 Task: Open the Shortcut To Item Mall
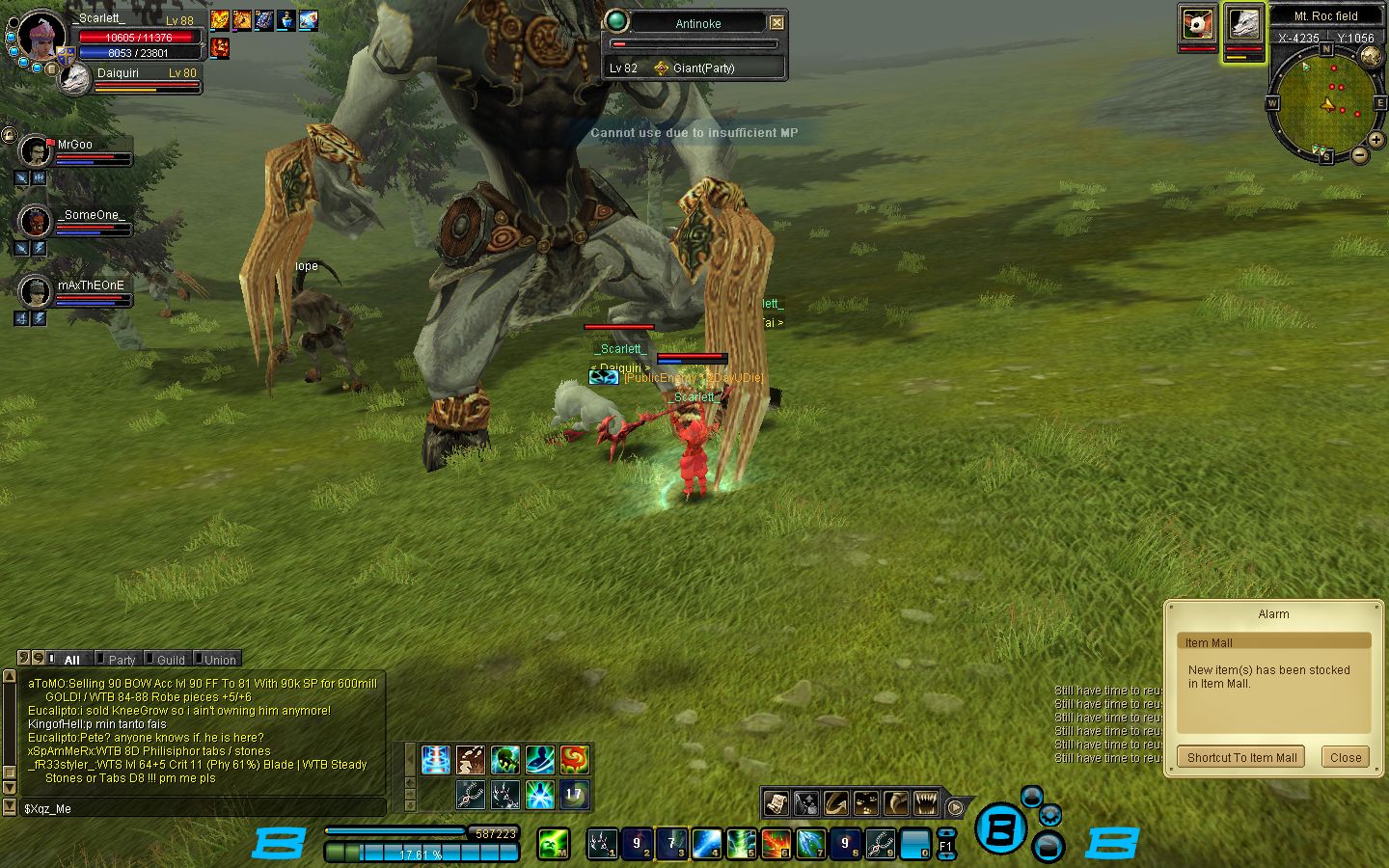1241,757
